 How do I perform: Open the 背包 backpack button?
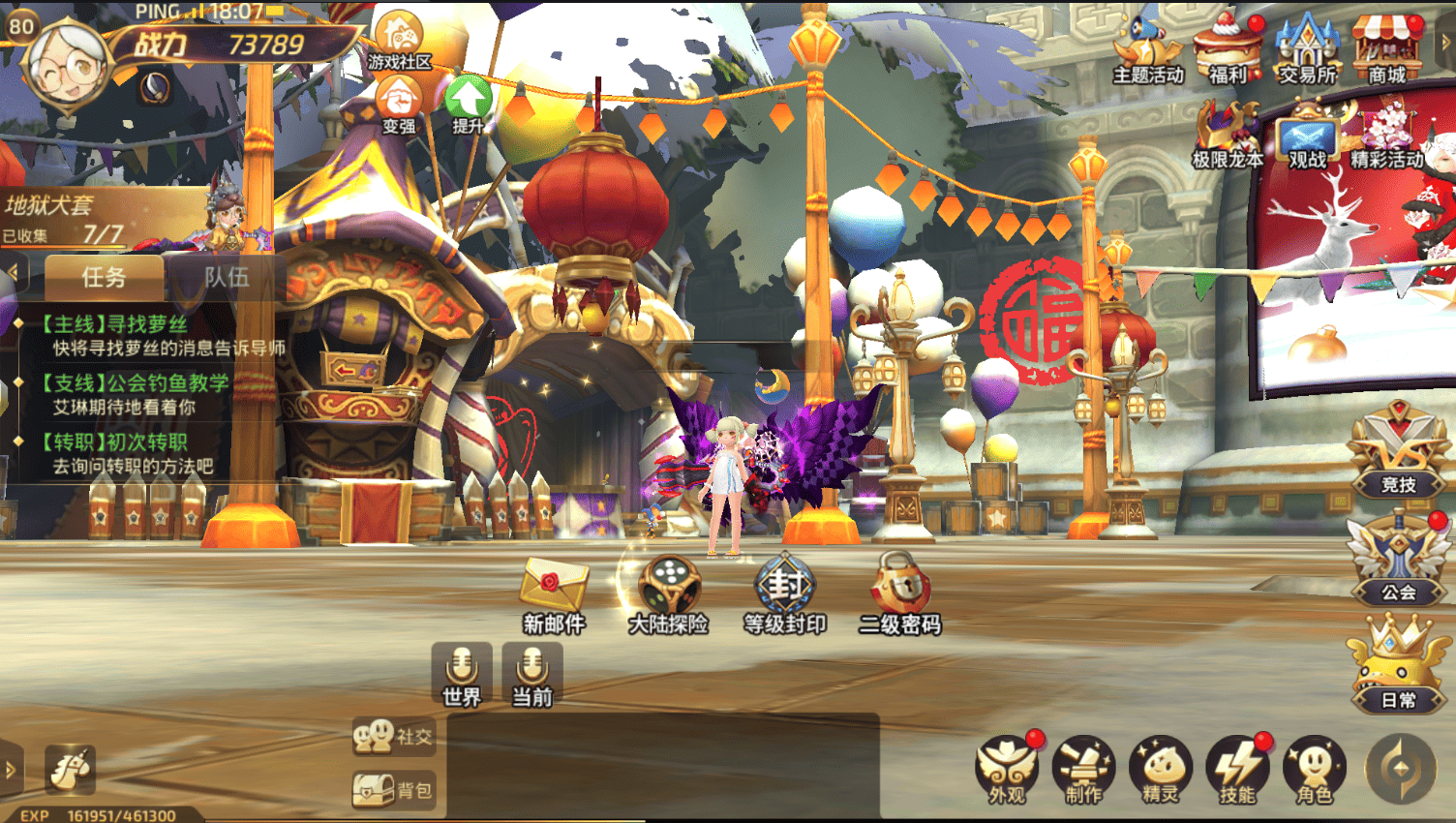(x=393, y=790)
